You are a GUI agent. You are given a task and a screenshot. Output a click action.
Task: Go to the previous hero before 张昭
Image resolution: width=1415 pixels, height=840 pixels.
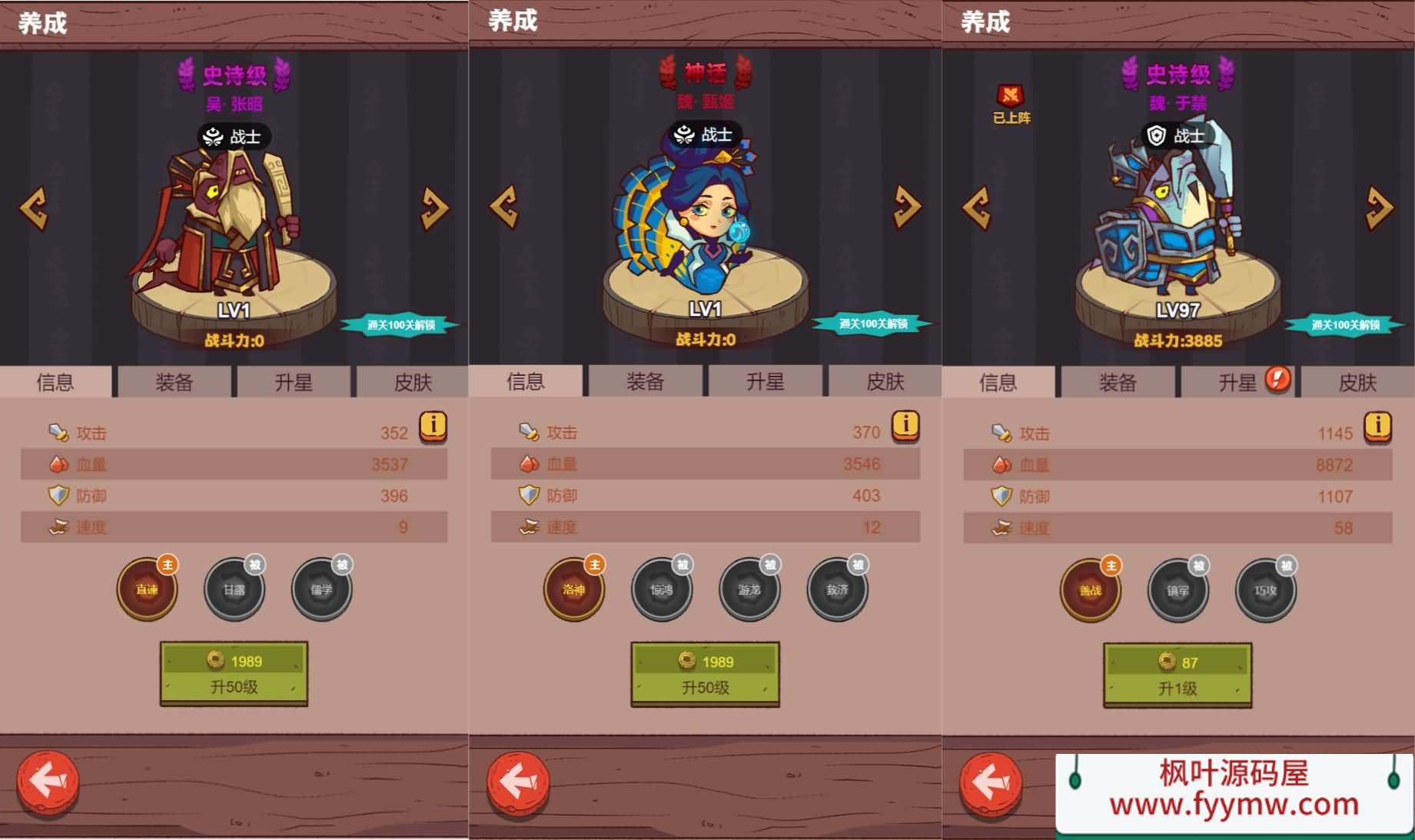point(34,208)
